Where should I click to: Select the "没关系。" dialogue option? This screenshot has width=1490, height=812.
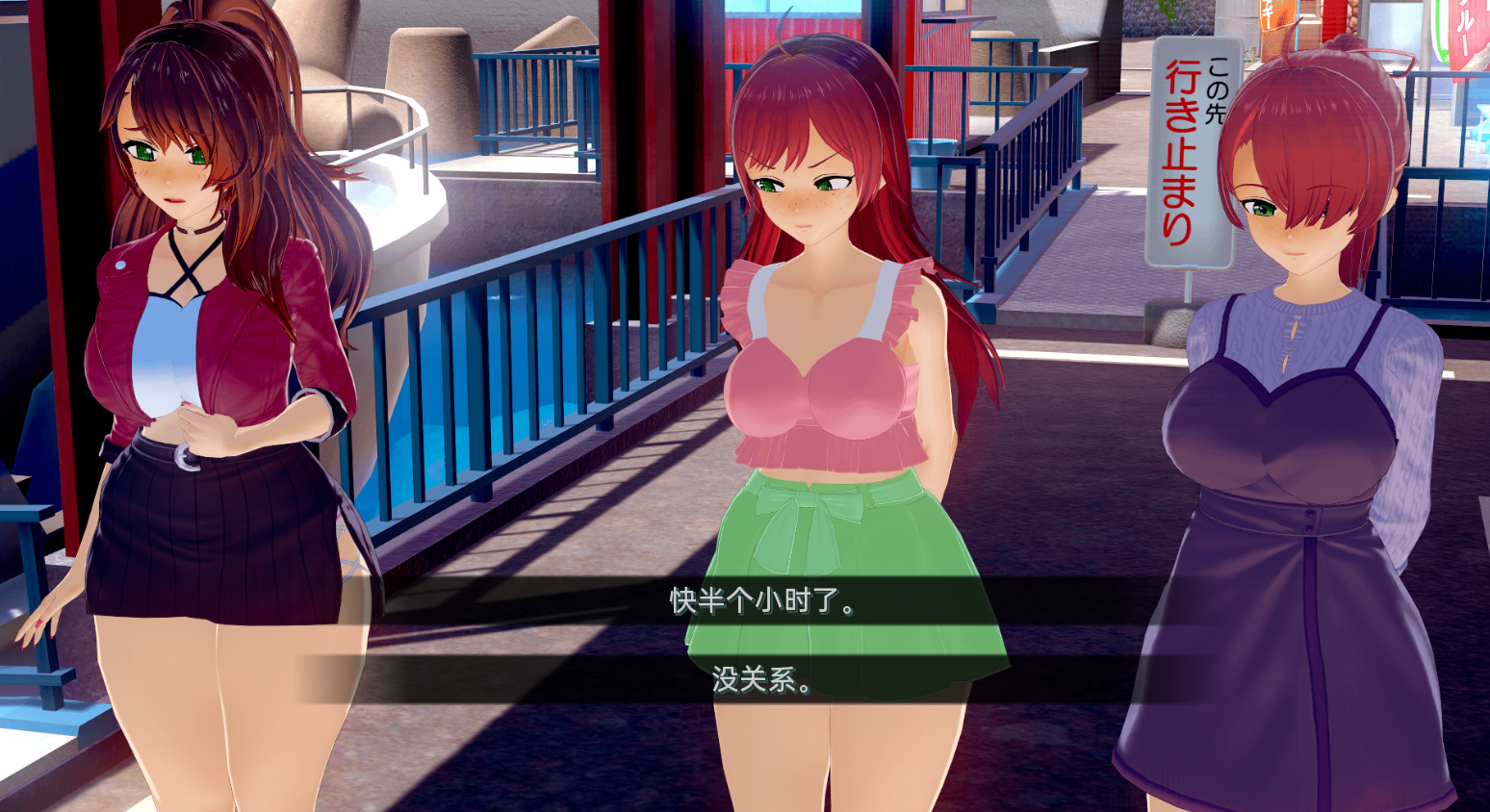(762, 679)
